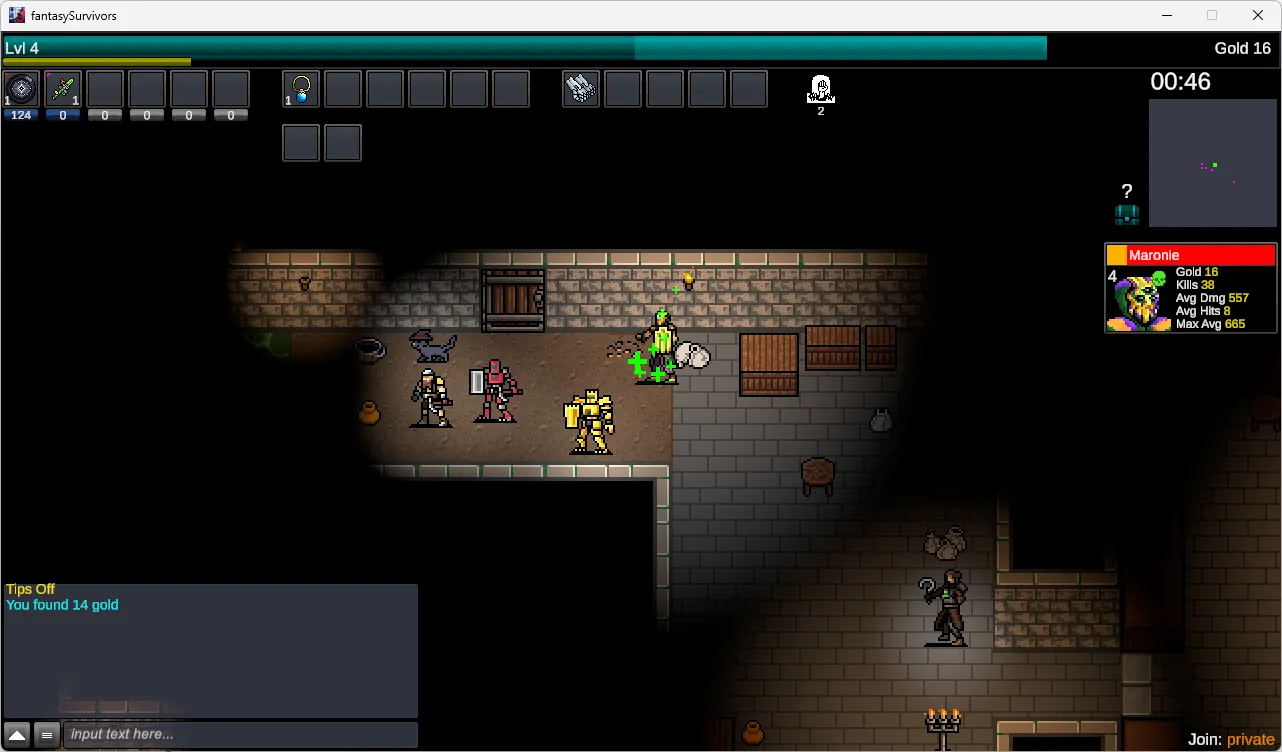Screen dimensions: 1282x752
Task: Close the fantasySurvivors window
Action: coord(1258,15)
